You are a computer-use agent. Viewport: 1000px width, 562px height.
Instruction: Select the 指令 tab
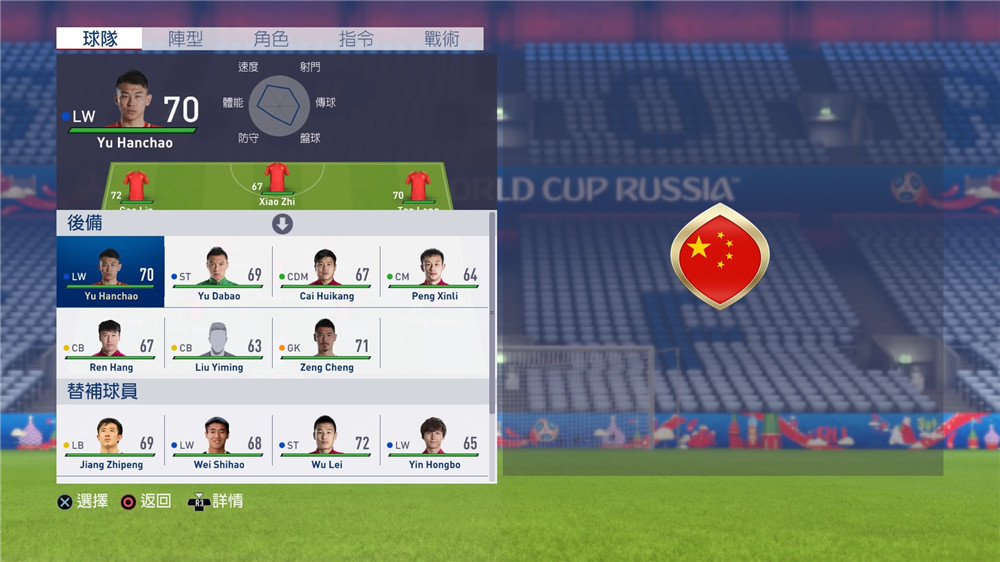point(357,39)
